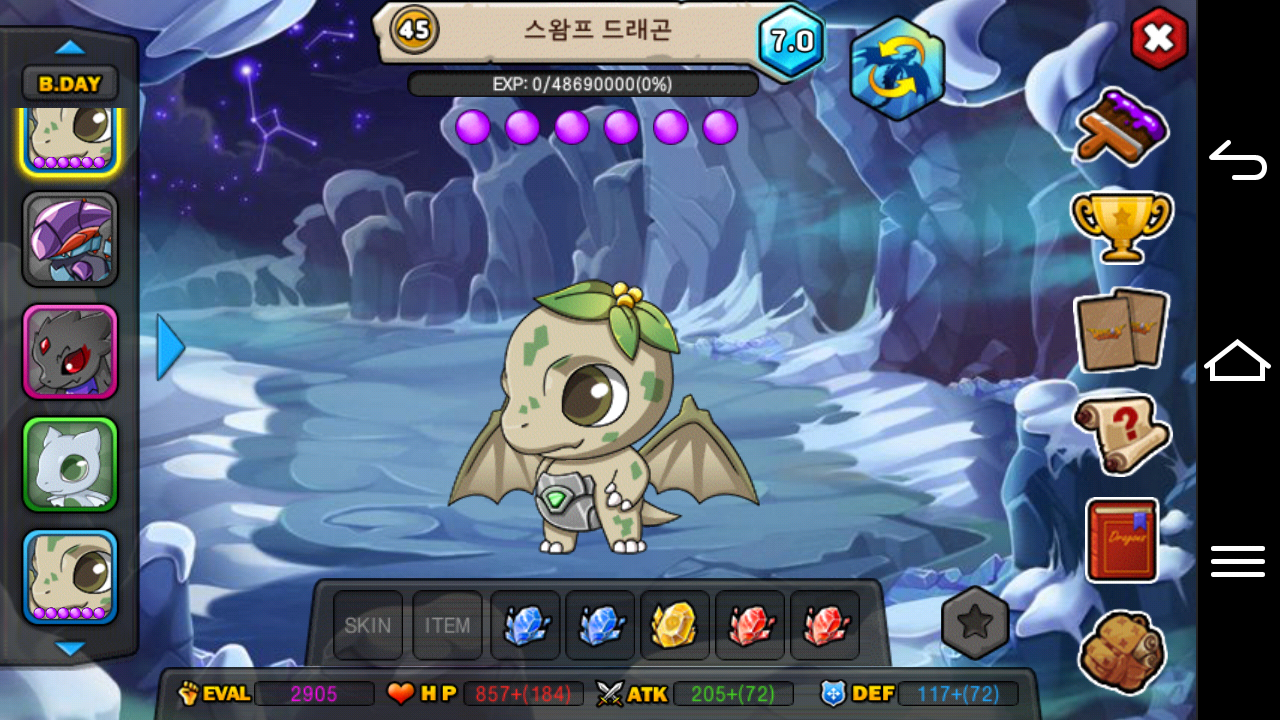This screenshot has height=720, width=1280.
Task: Open the purple paint brush icon
Action: [1121, 126]
